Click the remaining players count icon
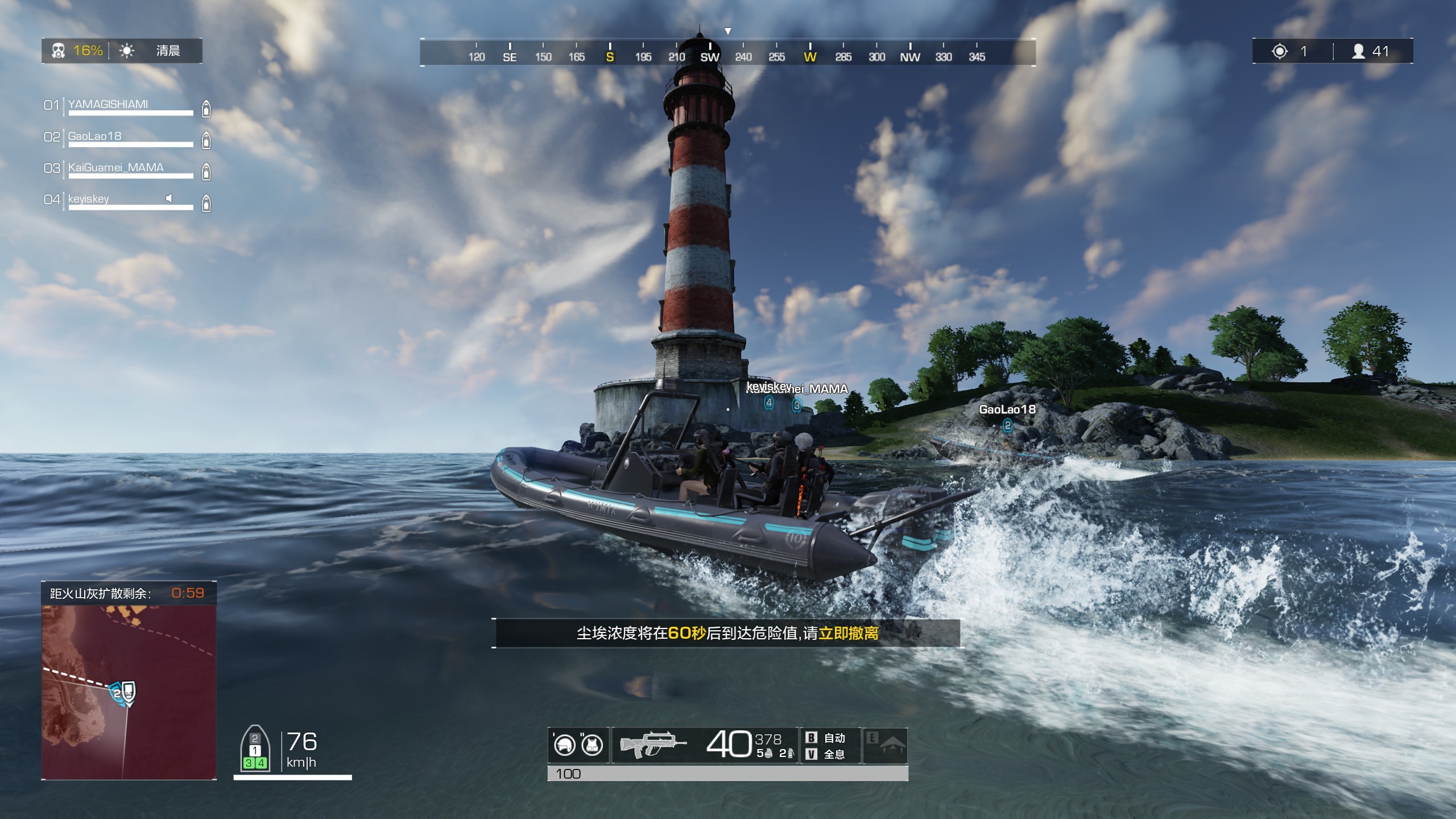 point(1359,51)
